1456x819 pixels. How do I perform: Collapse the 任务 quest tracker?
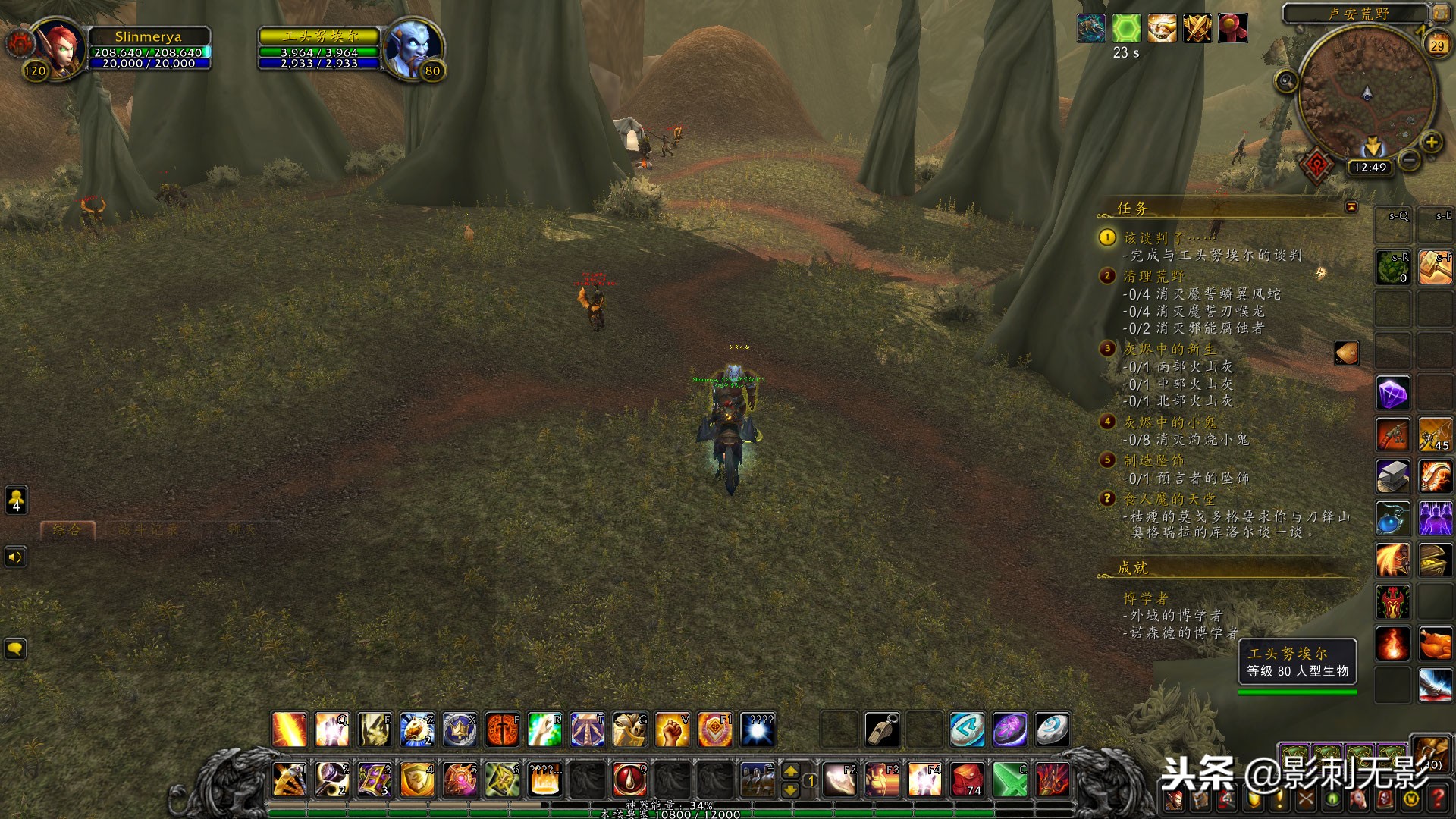coord(1351,207)
